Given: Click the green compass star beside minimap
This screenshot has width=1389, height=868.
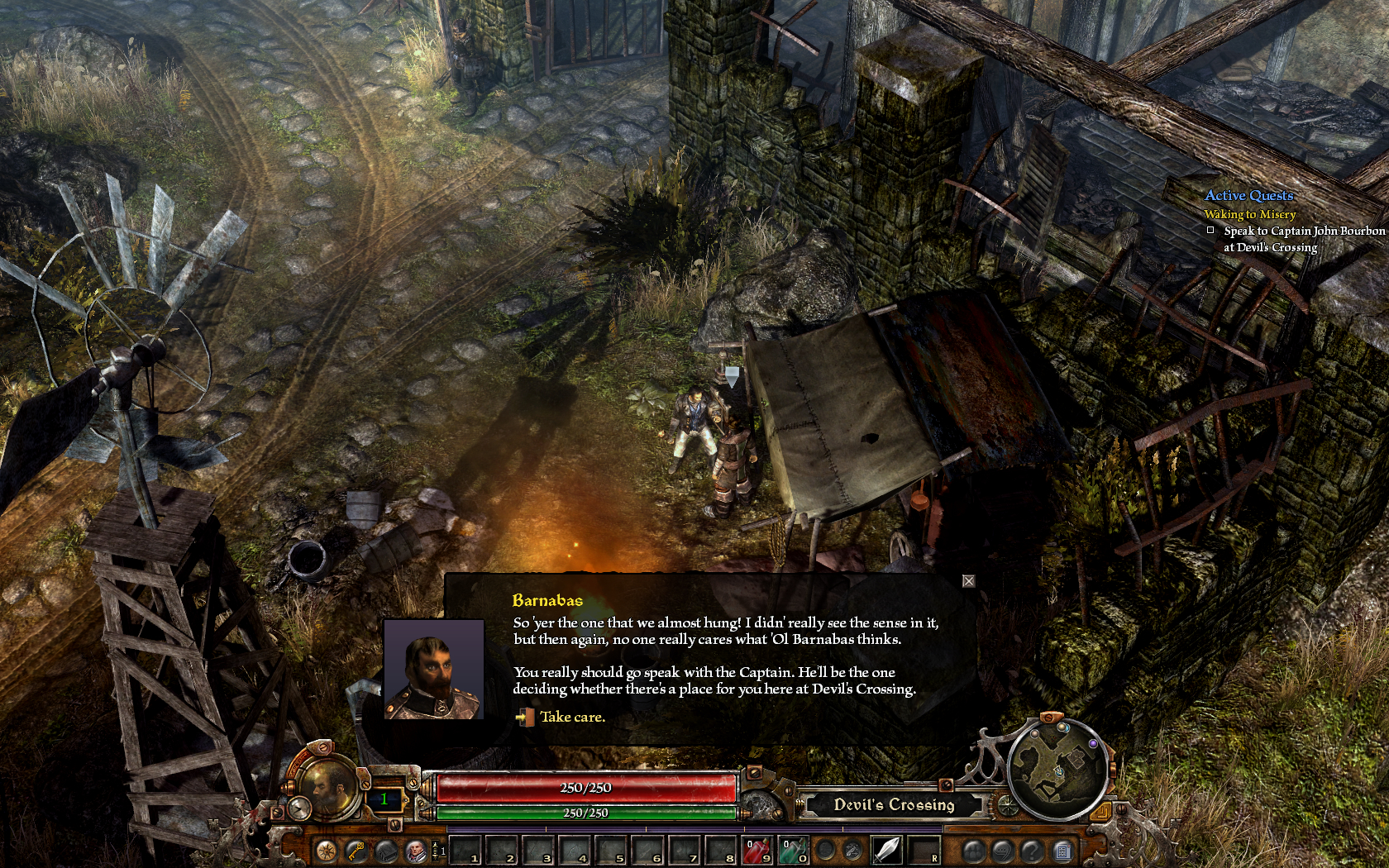Looking at the screenshot, I should pos(1008,805).
